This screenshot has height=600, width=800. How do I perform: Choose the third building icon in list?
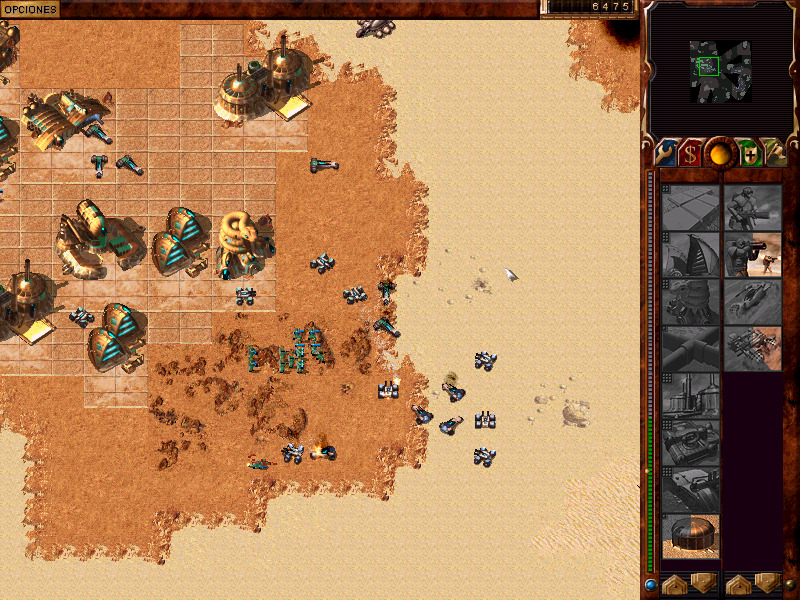coord(691,301)
